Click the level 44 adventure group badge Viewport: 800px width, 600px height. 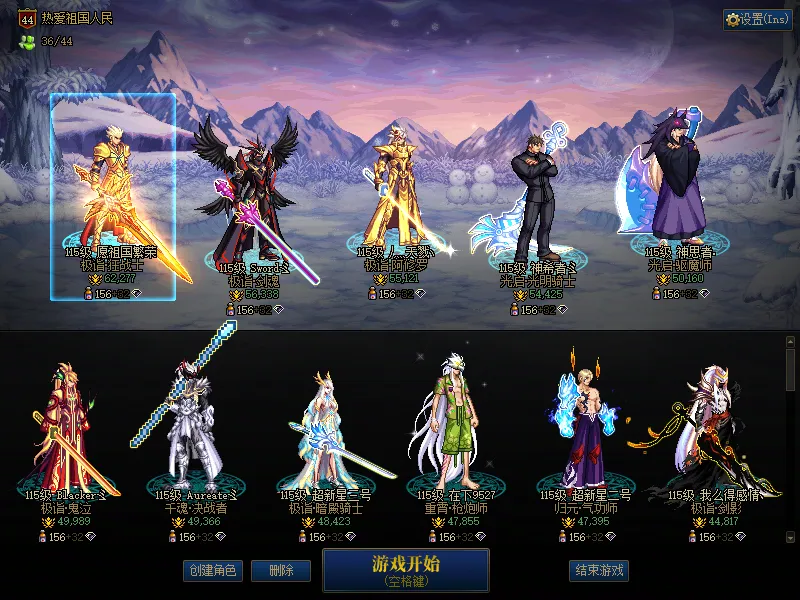[27, 19]
